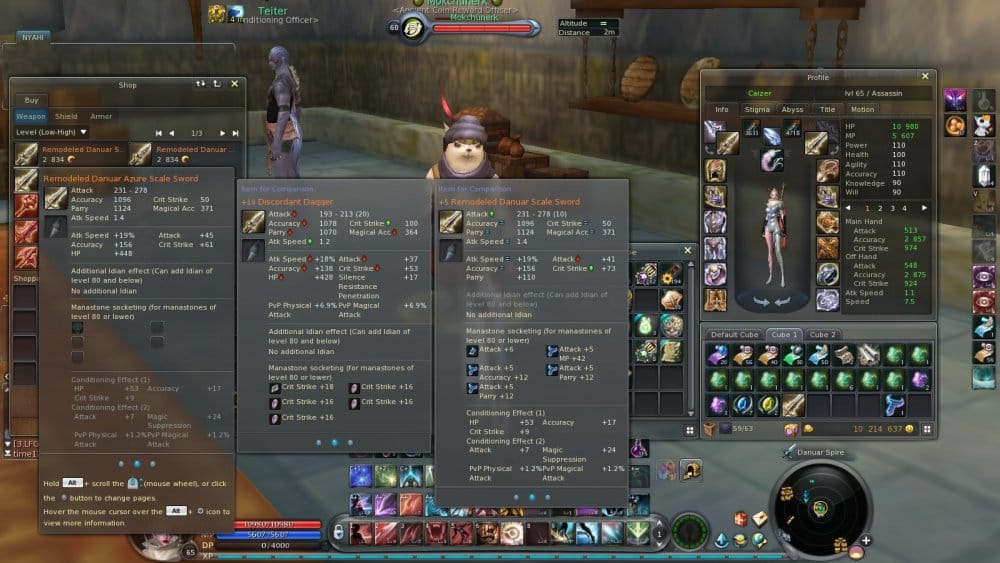1000x563 pixels.
Task: Show stat page 2 in Profile
Action: pos(880,208)
